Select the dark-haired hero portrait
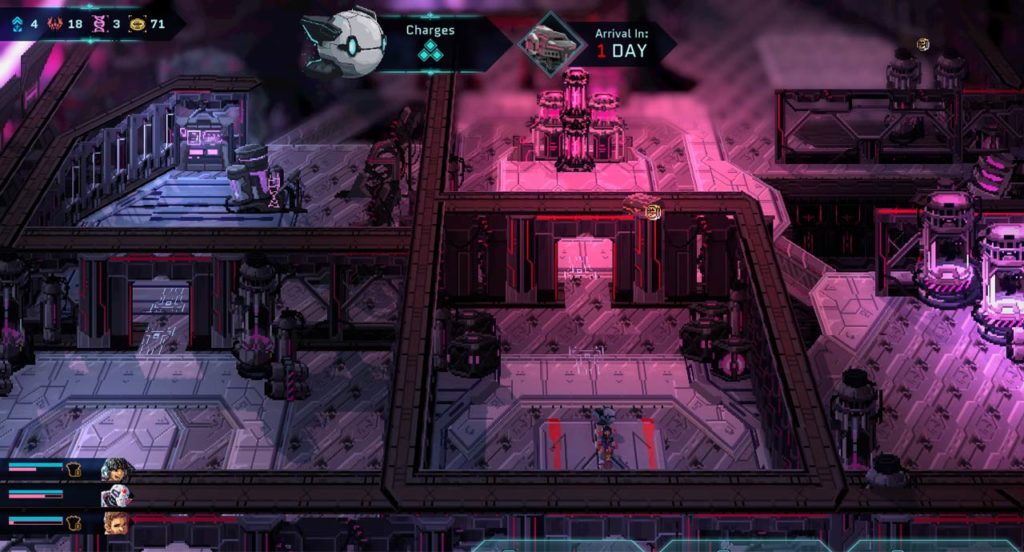 (x=116, y=468)
